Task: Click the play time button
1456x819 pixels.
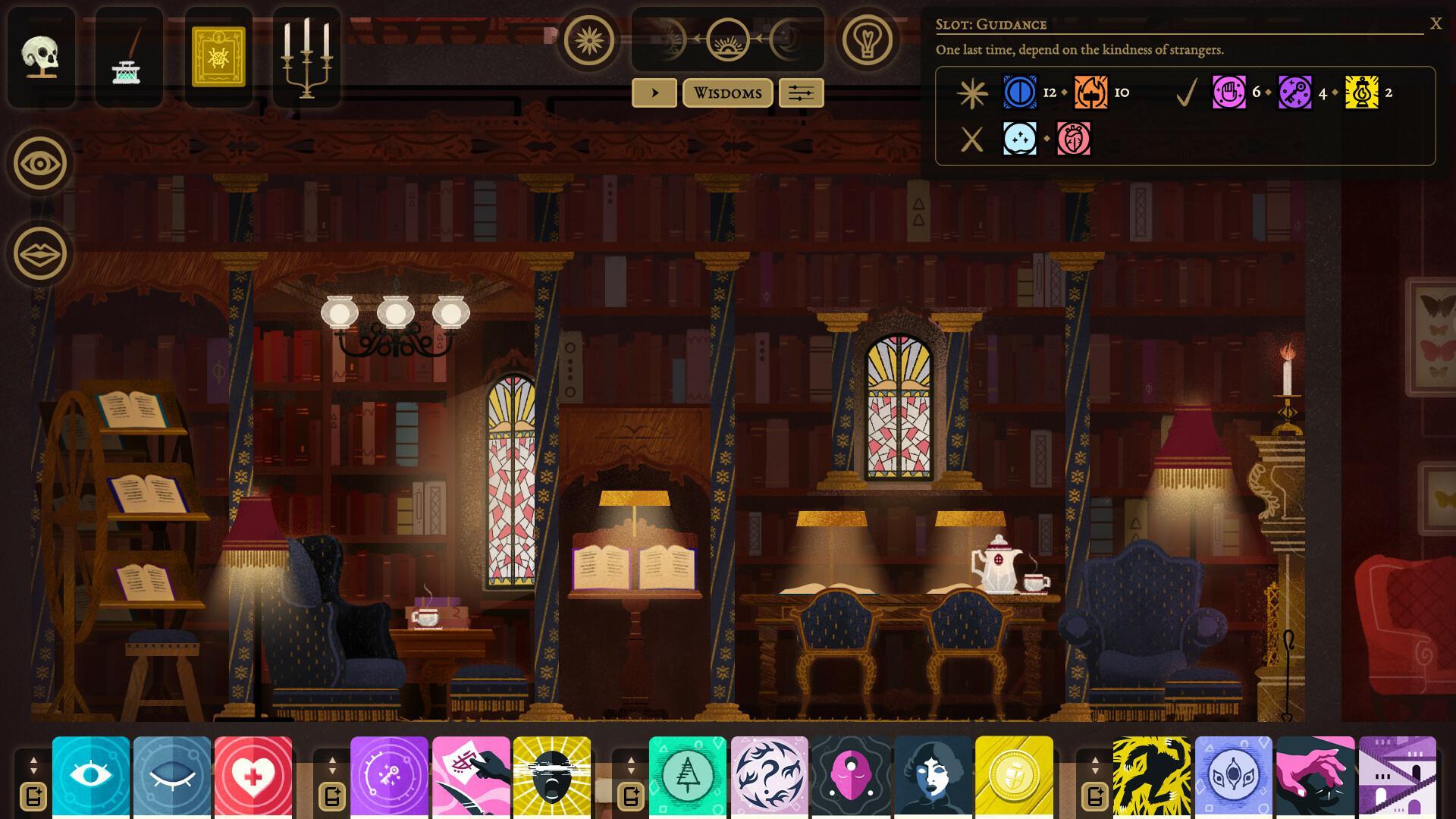Action: (x=654, y=93)
